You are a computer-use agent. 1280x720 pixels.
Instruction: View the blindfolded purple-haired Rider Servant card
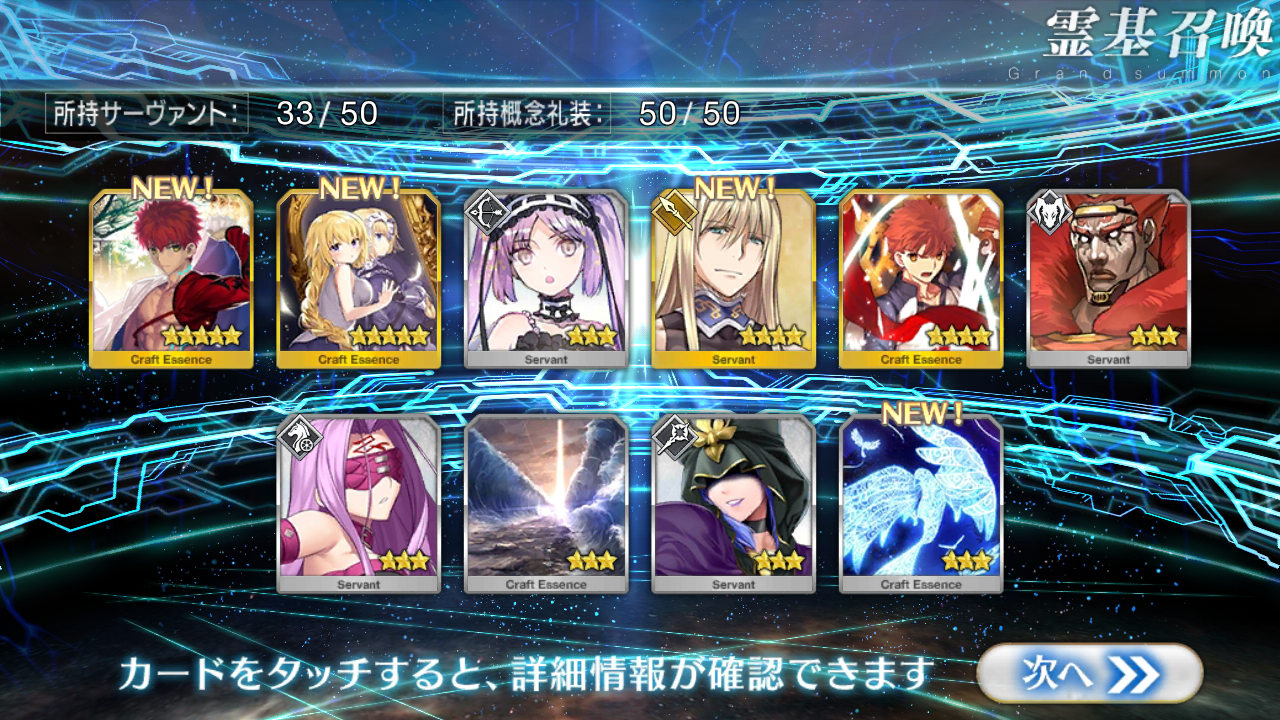click(x=358, y=503)
